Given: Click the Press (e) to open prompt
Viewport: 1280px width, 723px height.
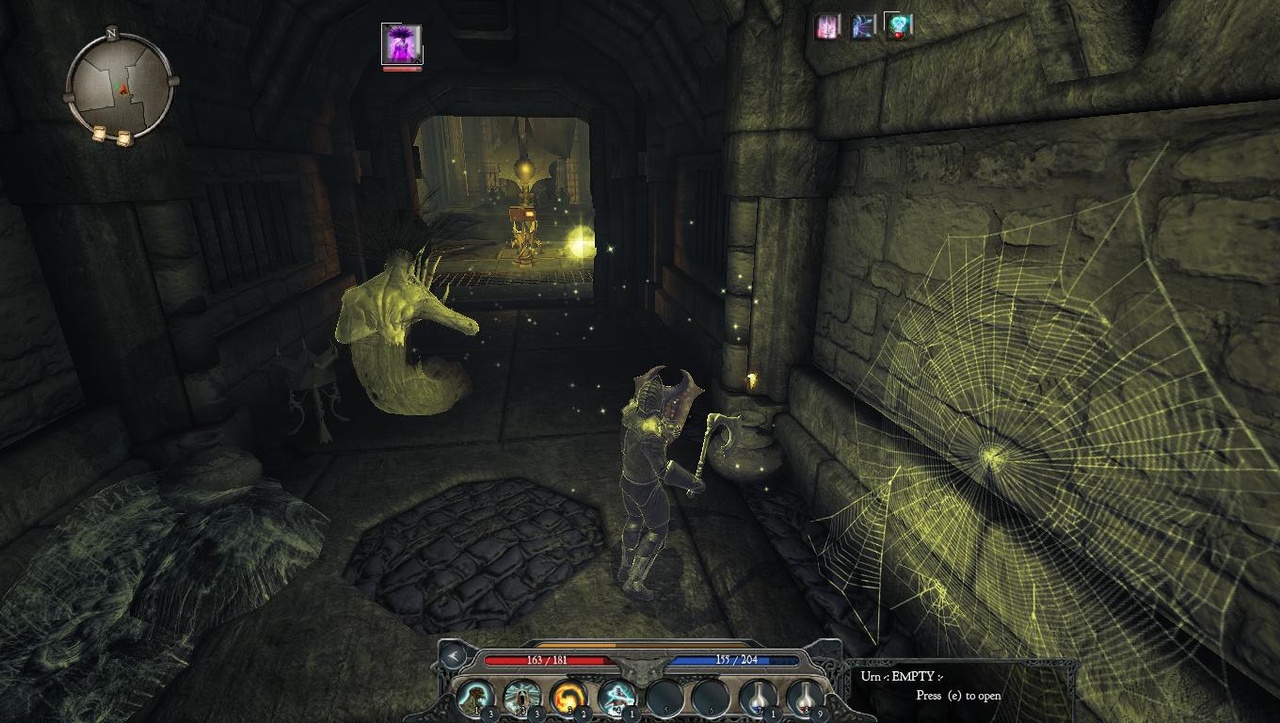Looking at the screenshot, I should [x=960, y=695].
